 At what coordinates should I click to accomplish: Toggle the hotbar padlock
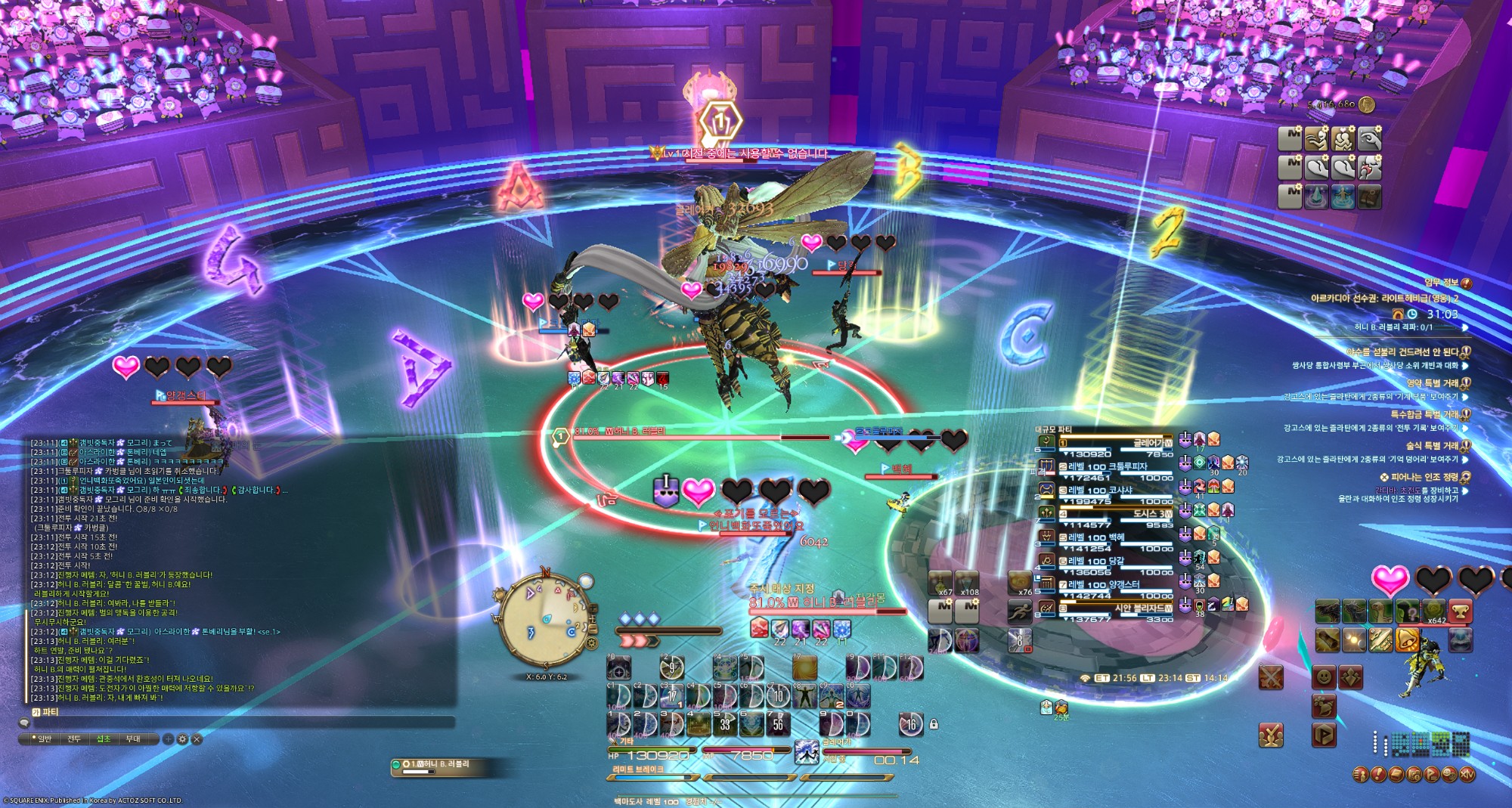[x=934, y=724]
